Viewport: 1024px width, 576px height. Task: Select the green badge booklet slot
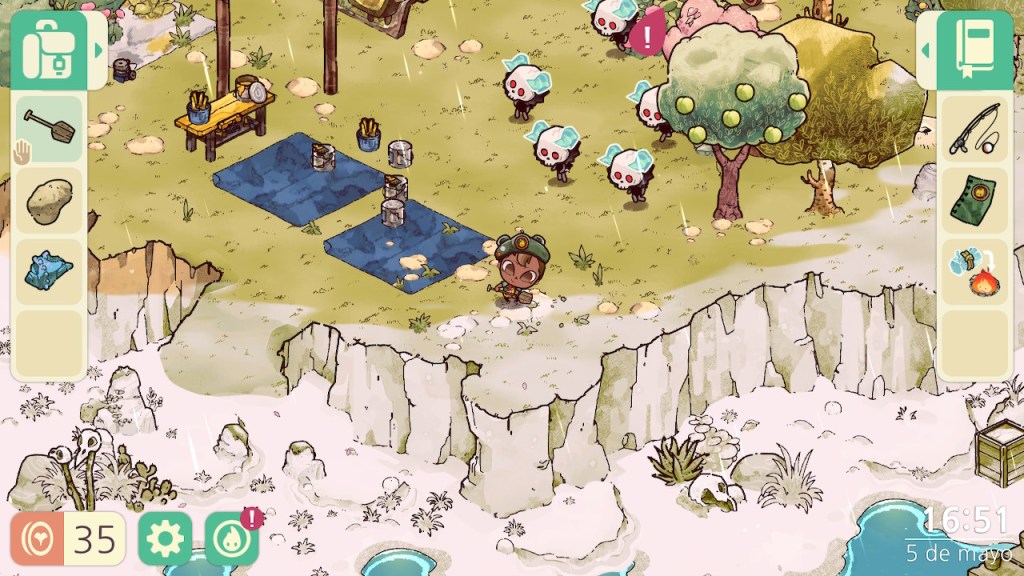[974, 201]
